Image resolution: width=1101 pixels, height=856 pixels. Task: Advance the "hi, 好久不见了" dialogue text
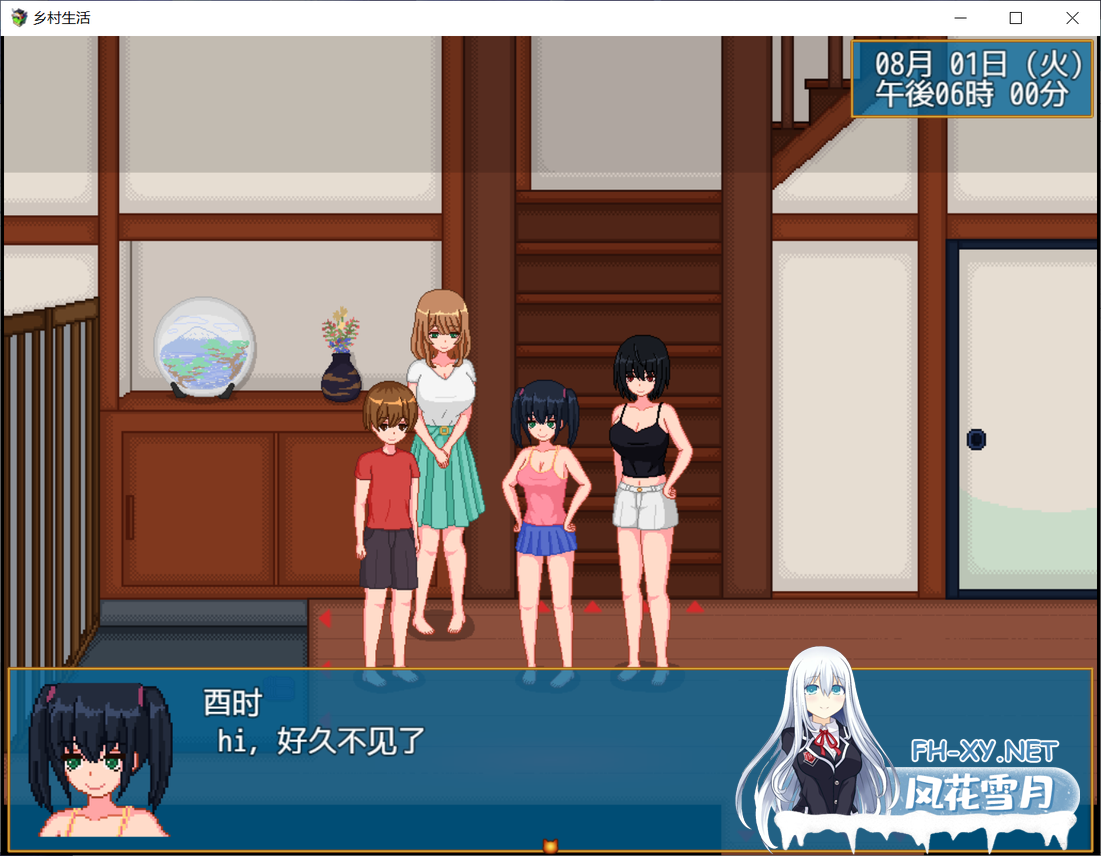coord(322,742)
